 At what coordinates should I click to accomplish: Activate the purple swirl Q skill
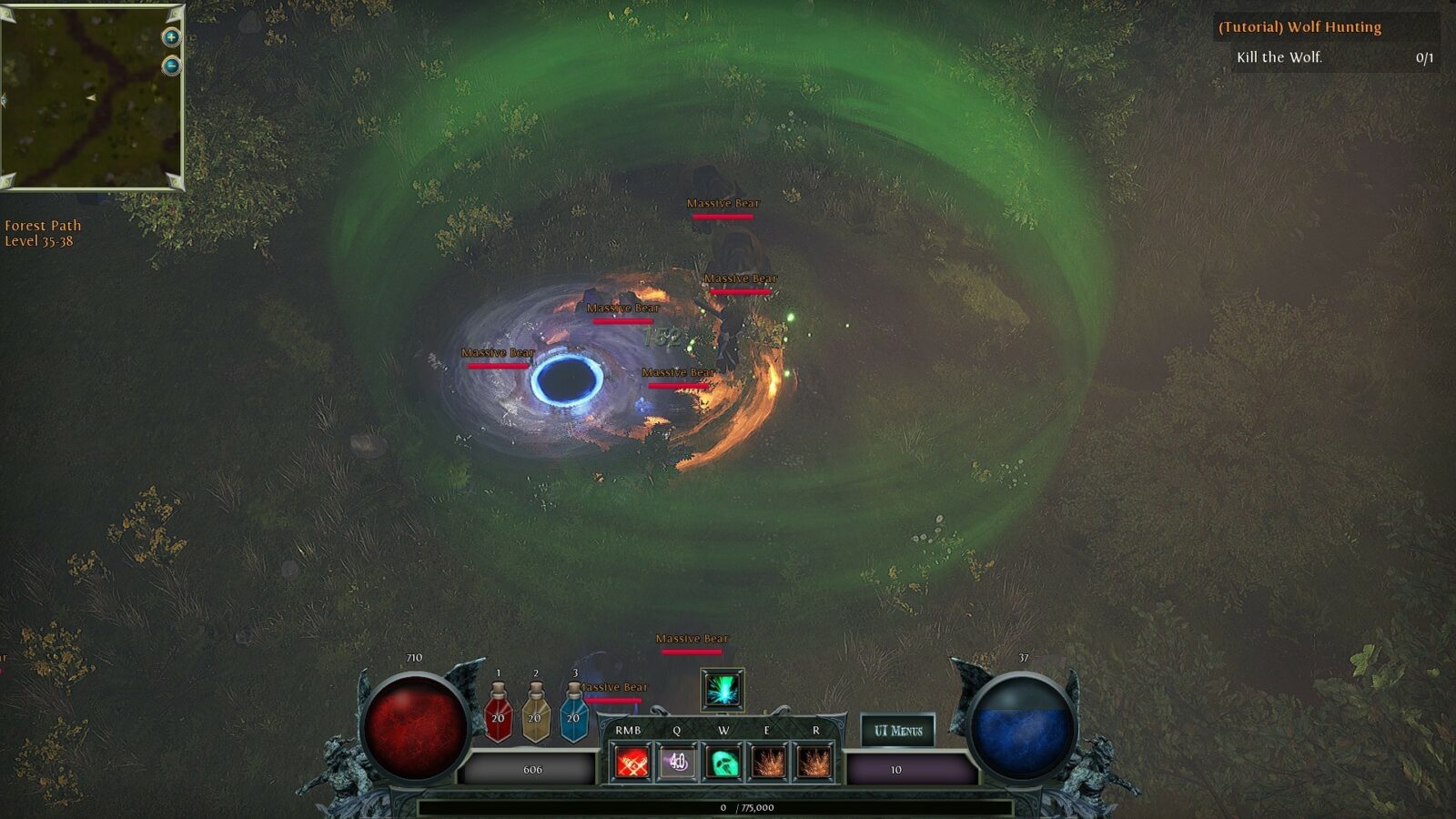coord(677,763)
